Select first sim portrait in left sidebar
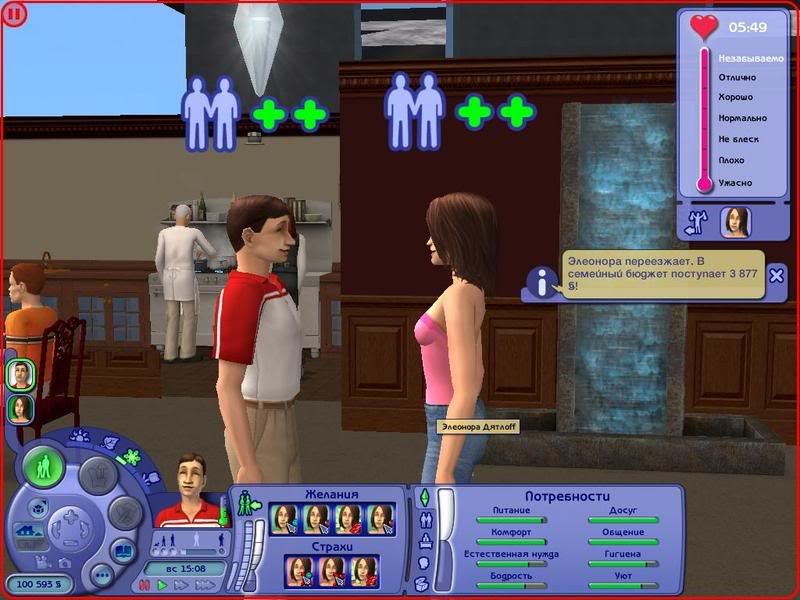 tap(19, 375)
